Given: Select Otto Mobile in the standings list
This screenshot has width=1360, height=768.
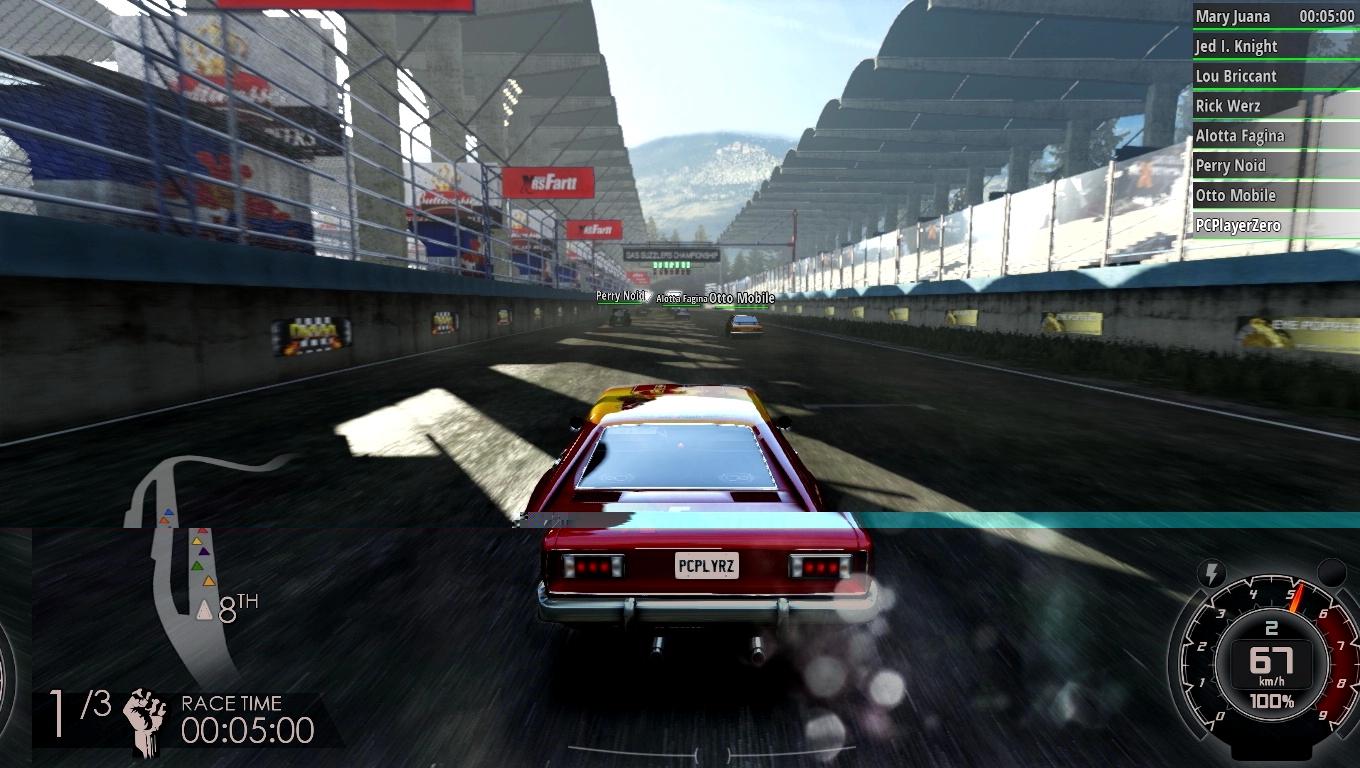Looking at the screenshot, I should [1274, 196].
